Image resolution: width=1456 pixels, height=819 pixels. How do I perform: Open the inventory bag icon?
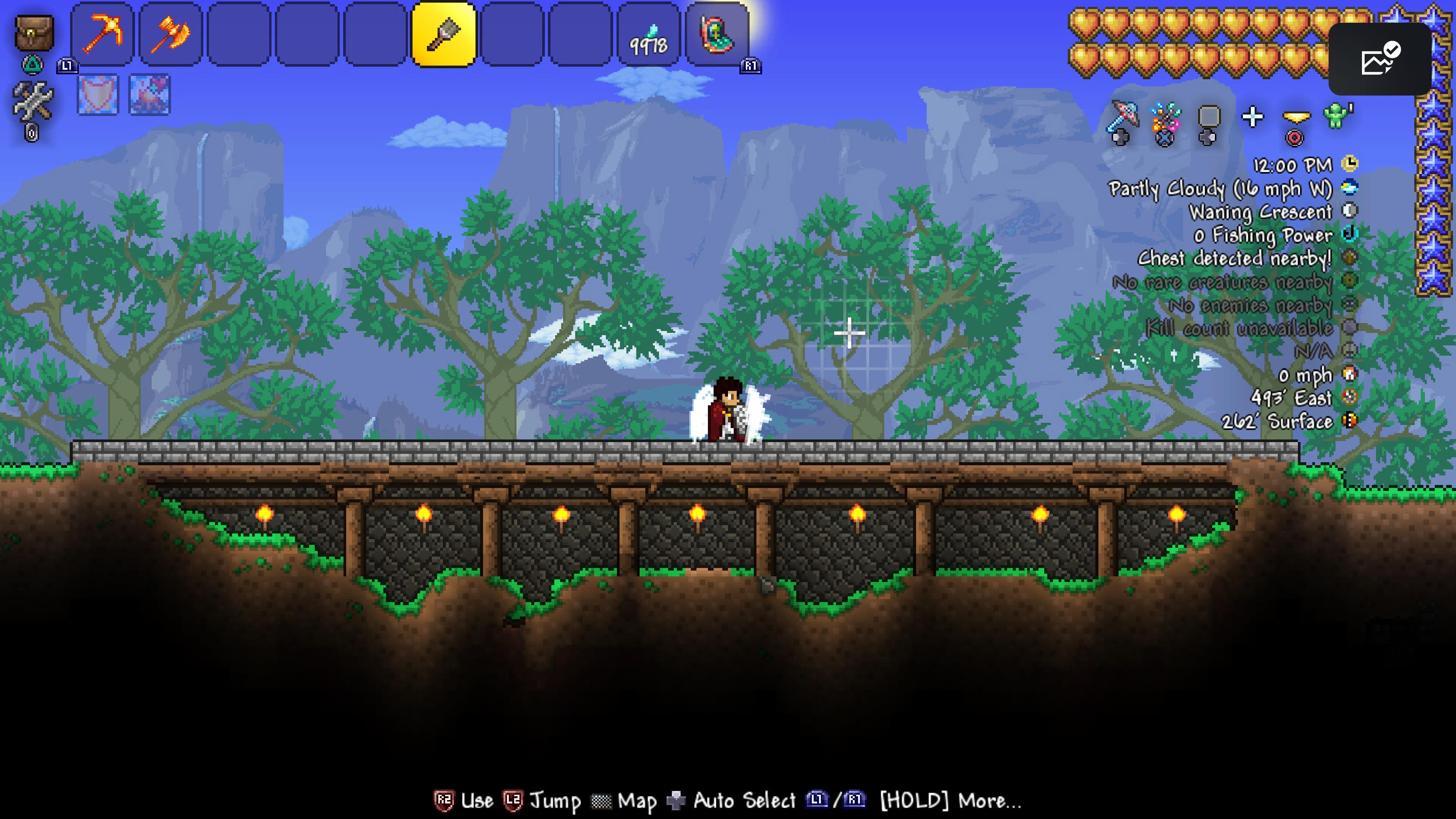coord(34,33)
